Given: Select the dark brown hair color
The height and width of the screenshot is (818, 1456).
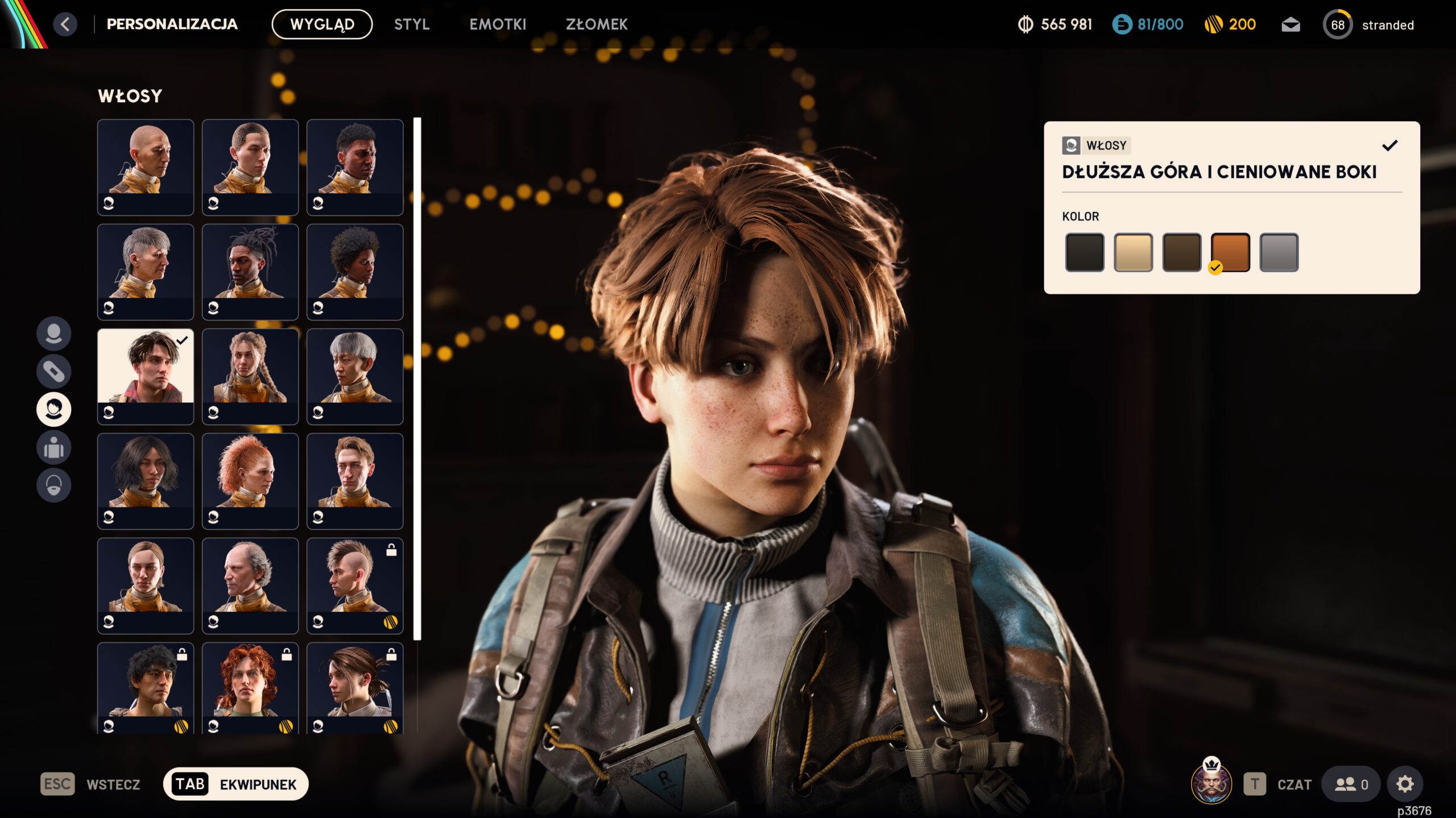Looking at the screenshot, I should coord(1181,252).
